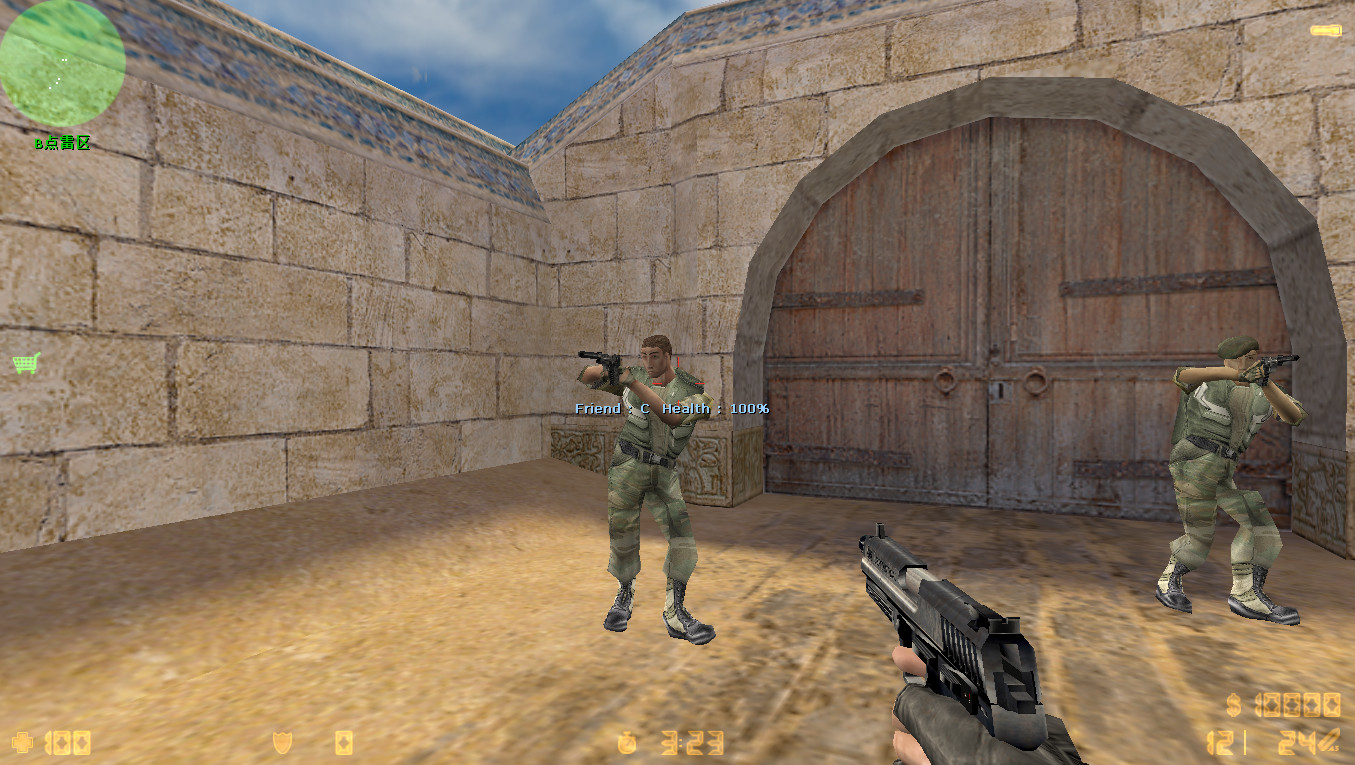
Task: Click the buy cart icon
Action: [25, 363]
